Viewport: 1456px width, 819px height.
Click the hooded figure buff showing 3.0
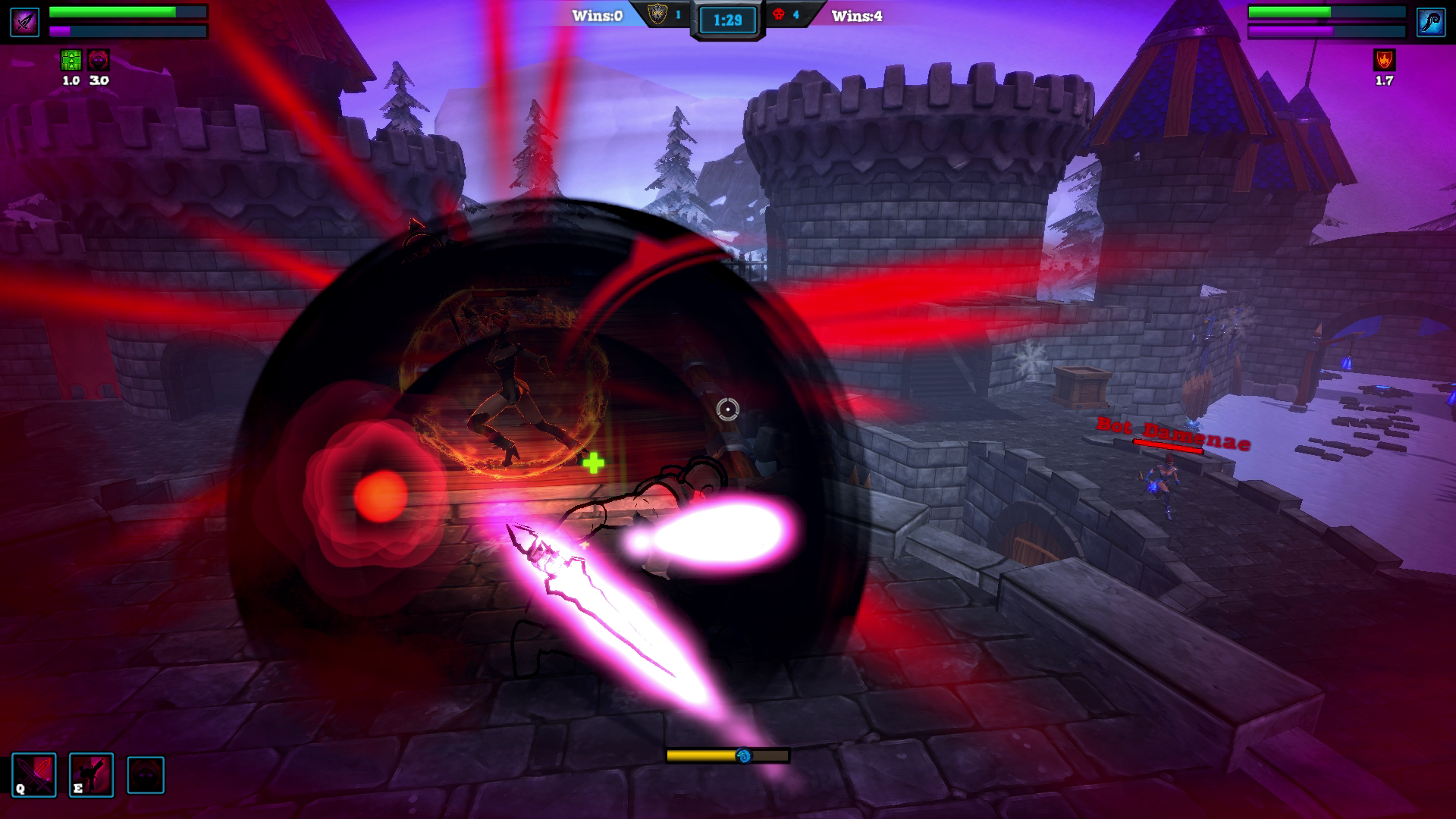click(99, 58)
